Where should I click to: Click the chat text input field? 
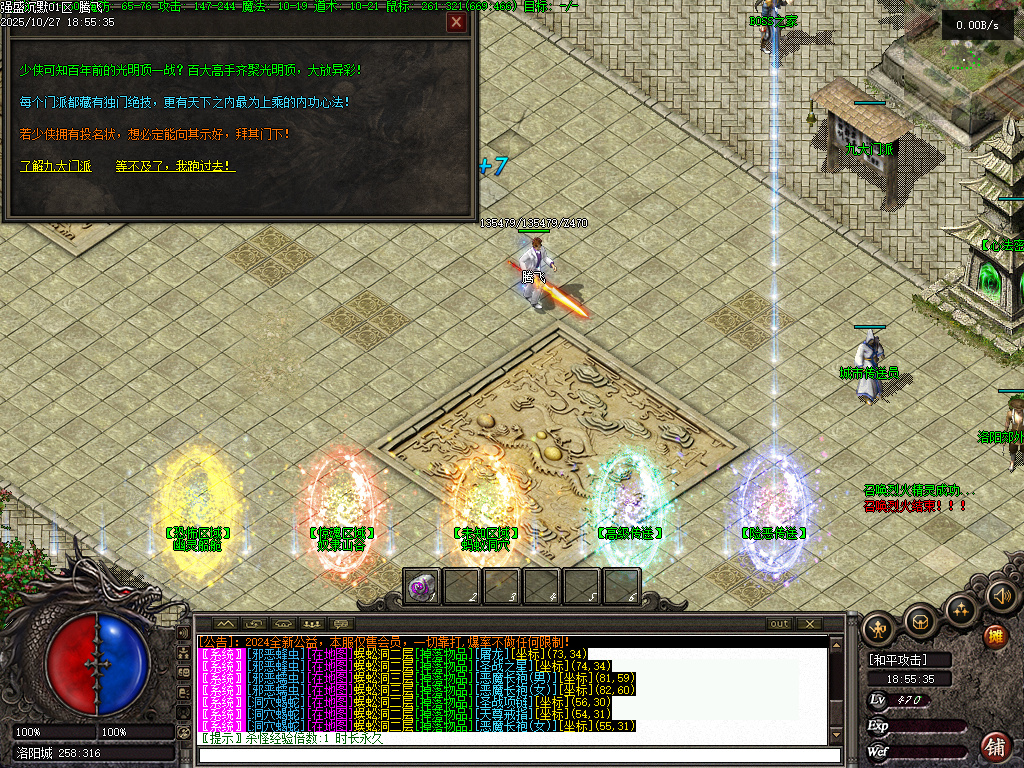point(514,755)
